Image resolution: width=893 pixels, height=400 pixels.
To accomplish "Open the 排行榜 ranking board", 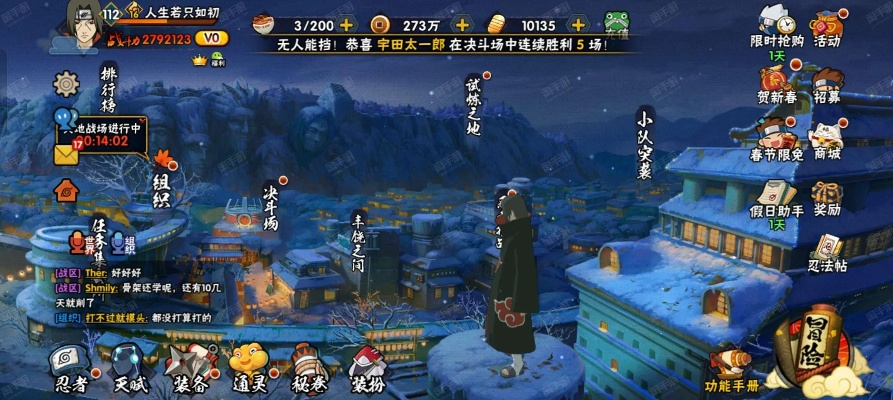I will [109, 90].
